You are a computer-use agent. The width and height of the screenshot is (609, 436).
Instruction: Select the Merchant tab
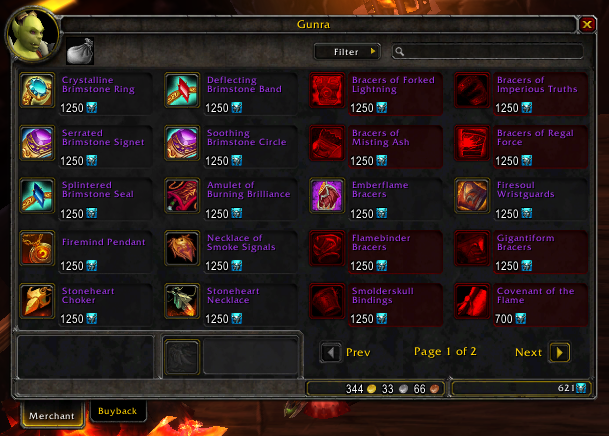[52, 412]
